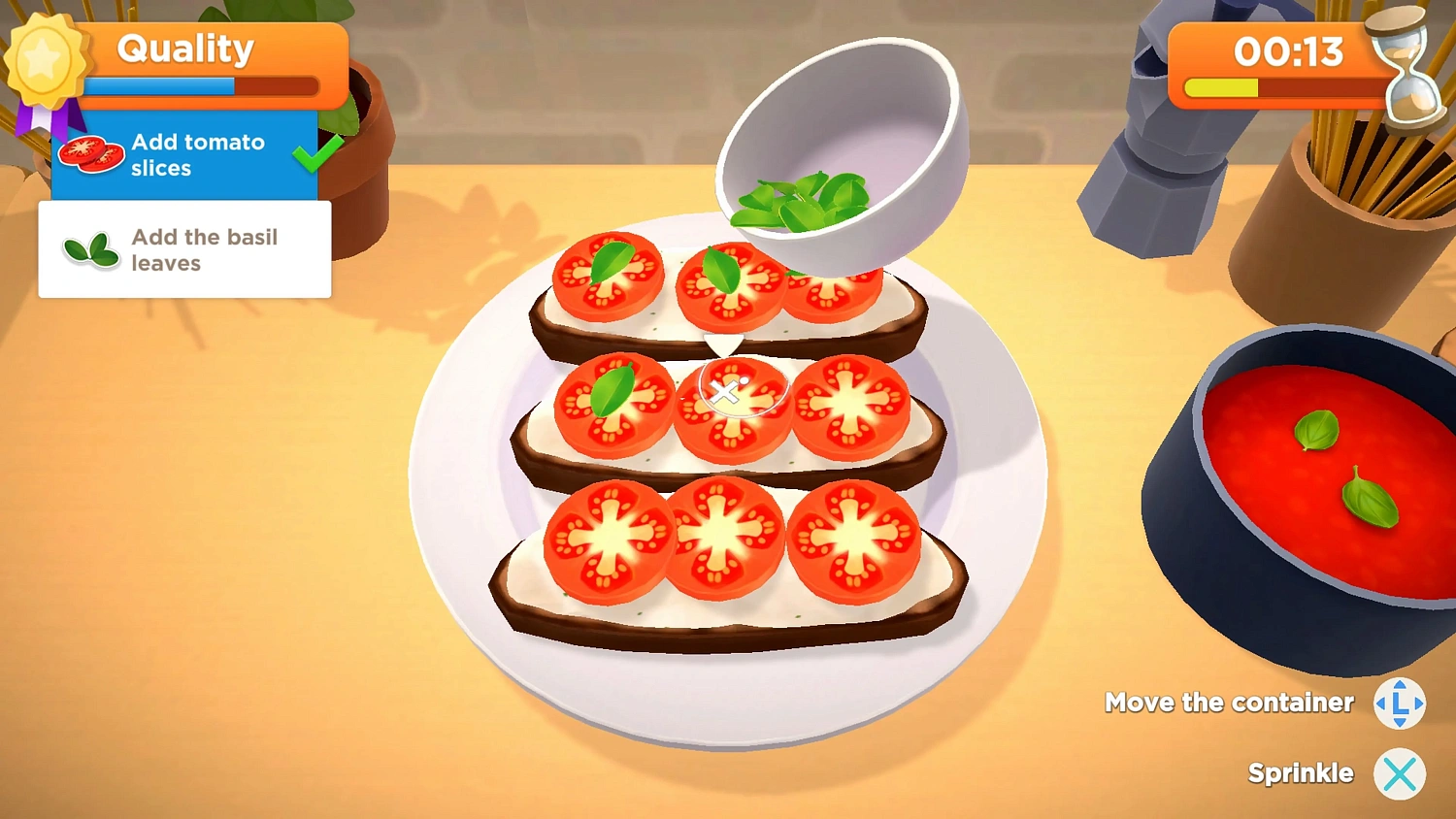Click the aiming crosshair cursor marker
The width and height of the screenshot is (1456, 819).
pos(726,392)
